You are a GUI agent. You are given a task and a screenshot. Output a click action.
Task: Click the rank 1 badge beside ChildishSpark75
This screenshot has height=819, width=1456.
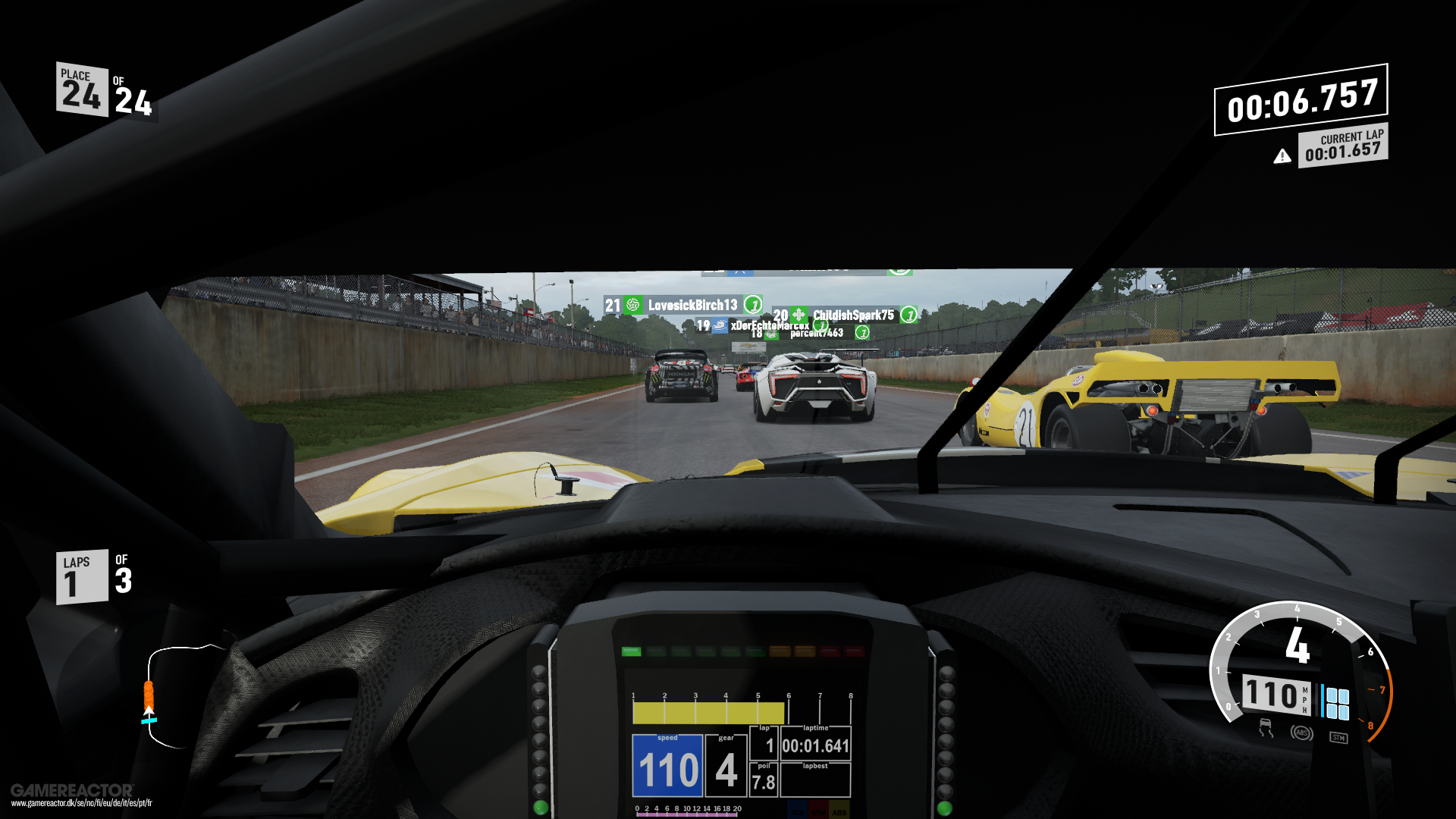pos(911,315)
